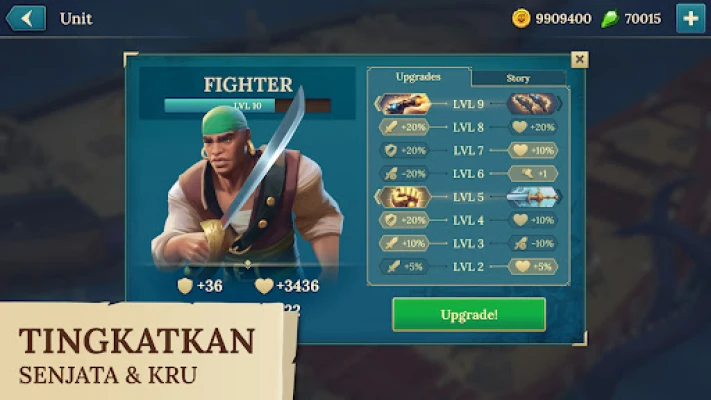Select the LVL 6 -20% upgrade
This screenshot has width=711, height=400.
pos(403,173)
